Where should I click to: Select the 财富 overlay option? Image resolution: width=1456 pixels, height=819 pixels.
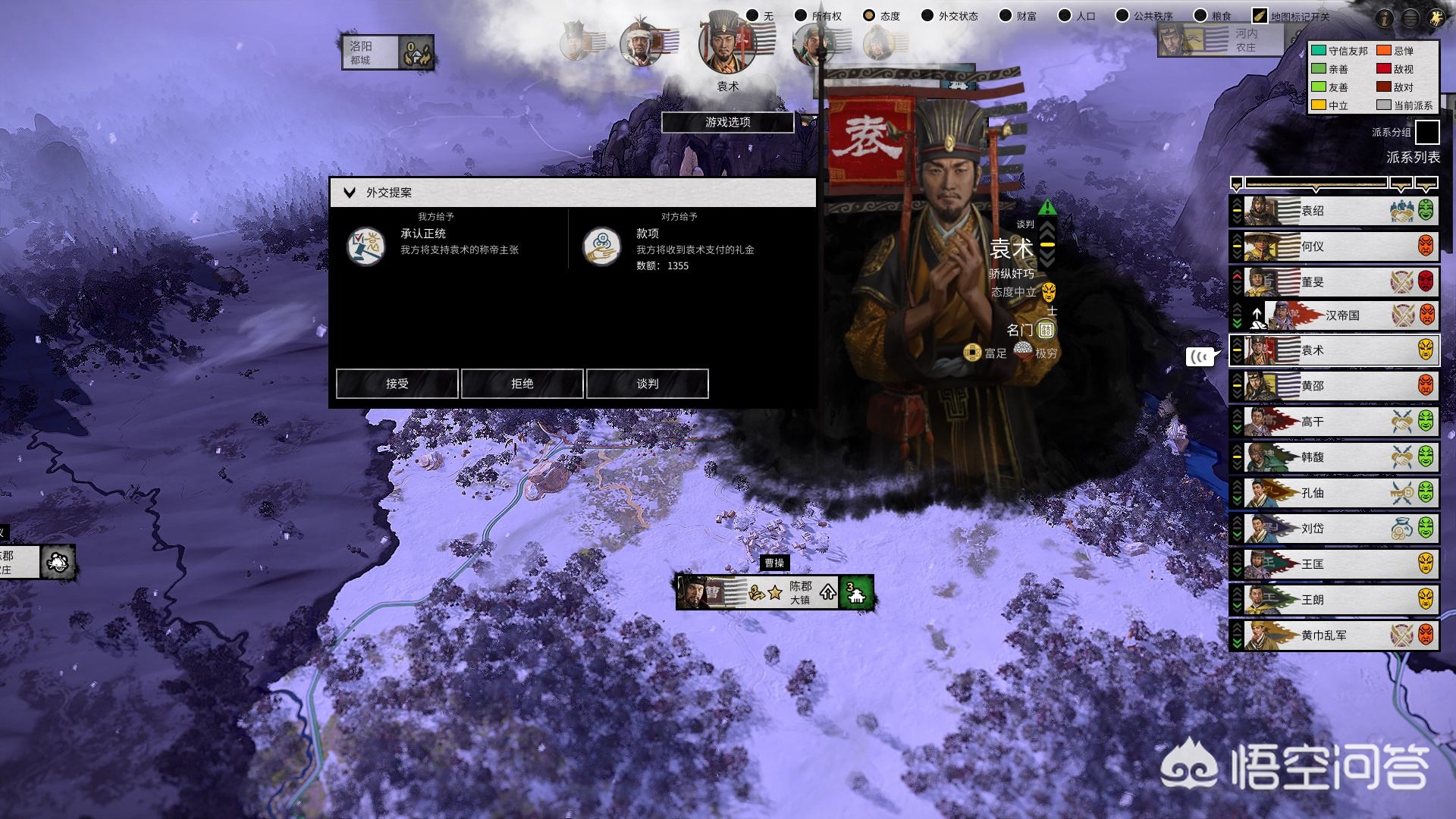[1006, 16]
